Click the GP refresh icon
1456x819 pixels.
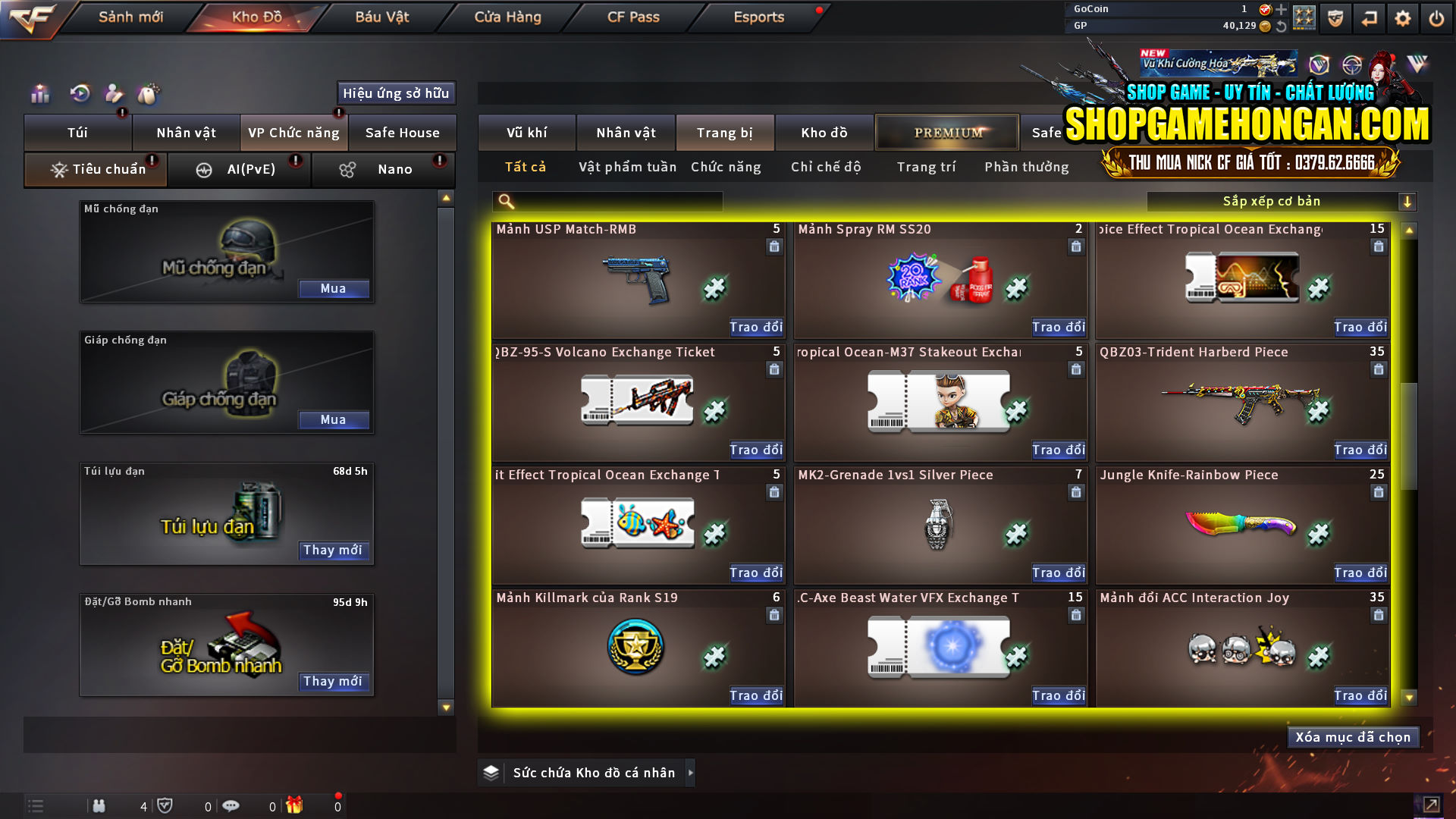coord(1283,25)
